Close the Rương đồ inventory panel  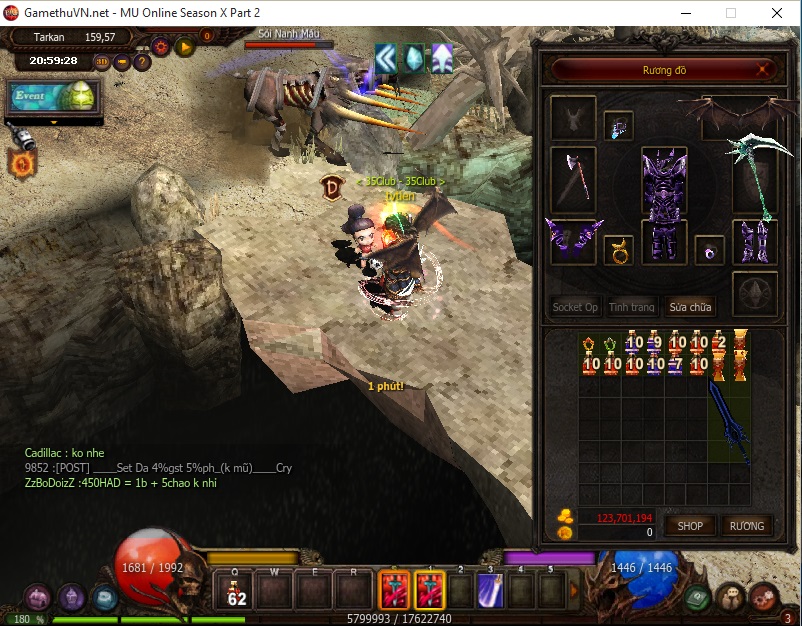coord(764,70)
